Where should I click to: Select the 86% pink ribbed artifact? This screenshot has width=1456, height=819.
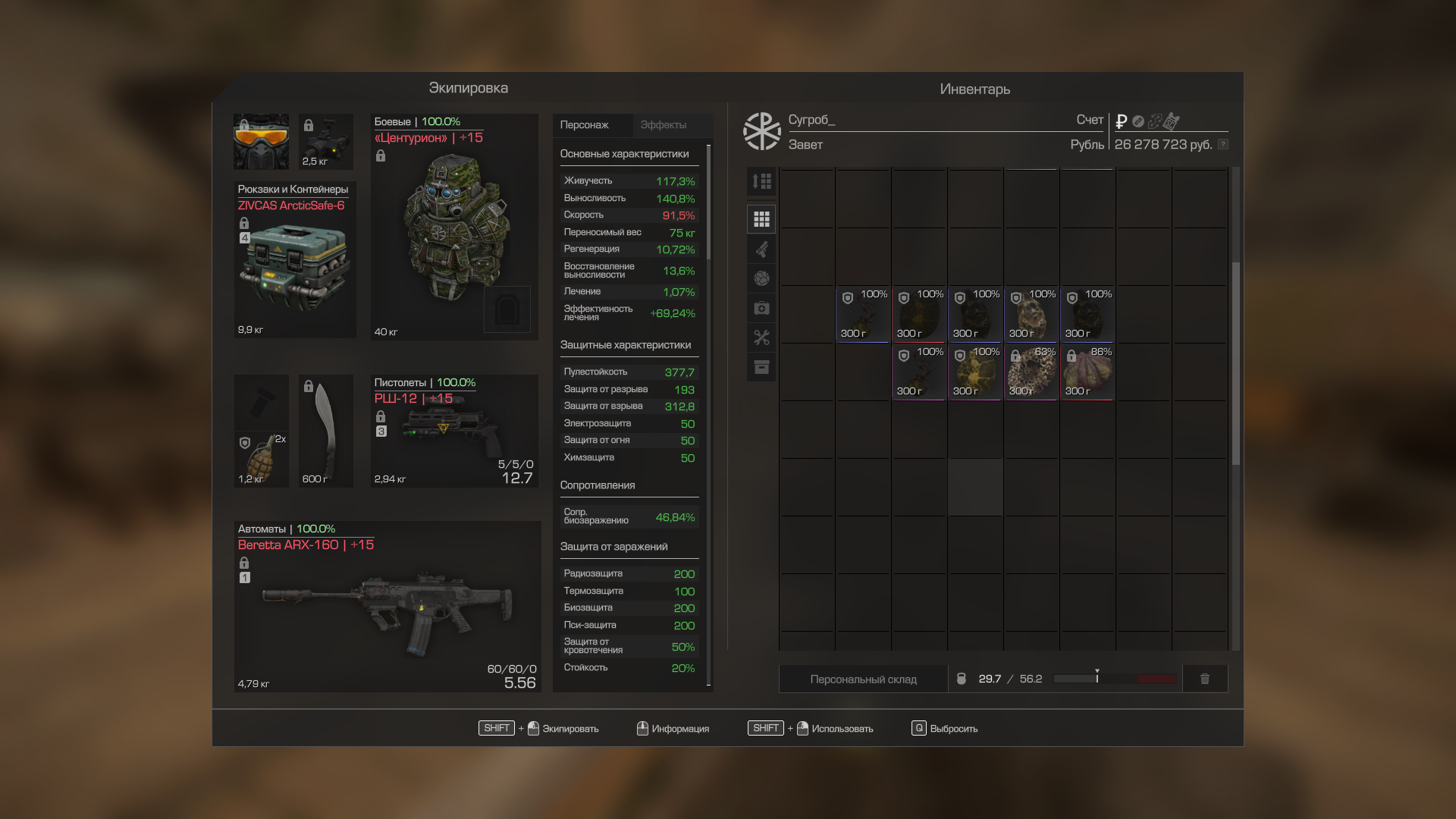[1087, 372]
